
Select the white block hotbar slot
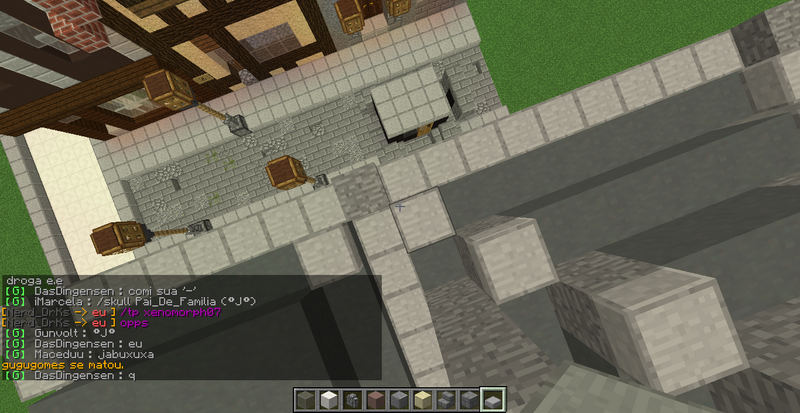327,400
